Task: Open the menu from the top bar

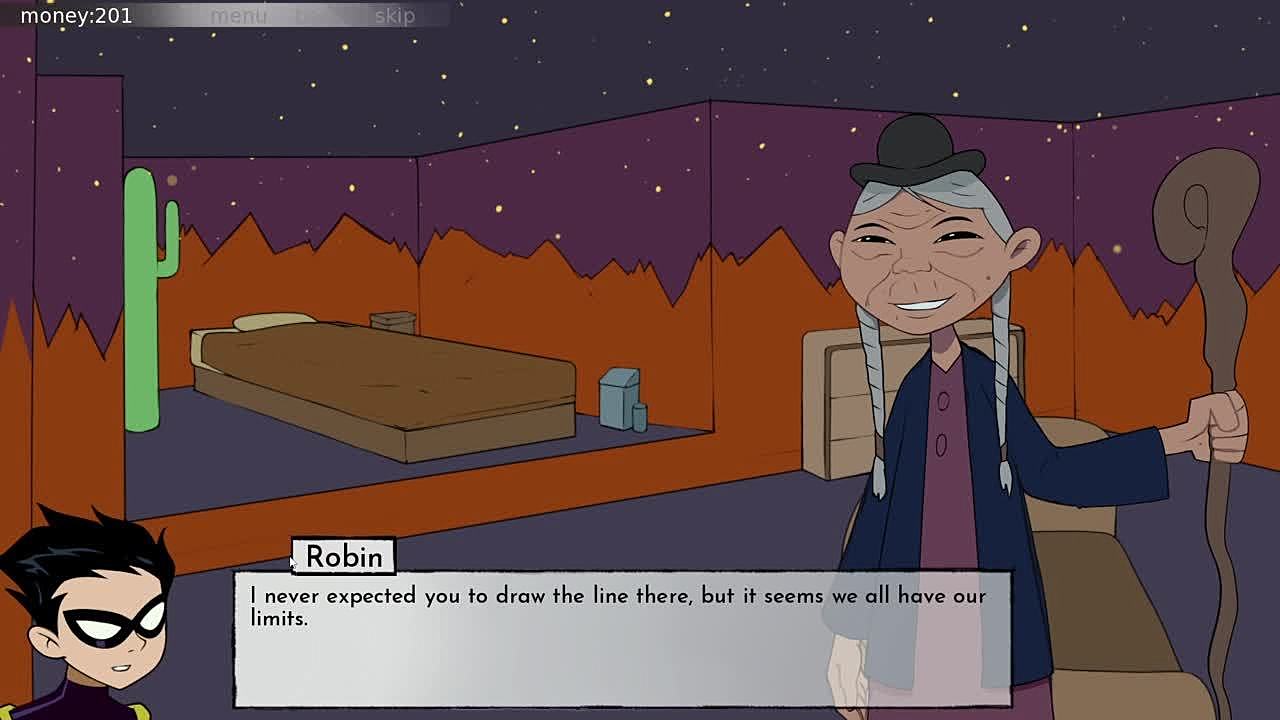Action: [x=238, y=16]
